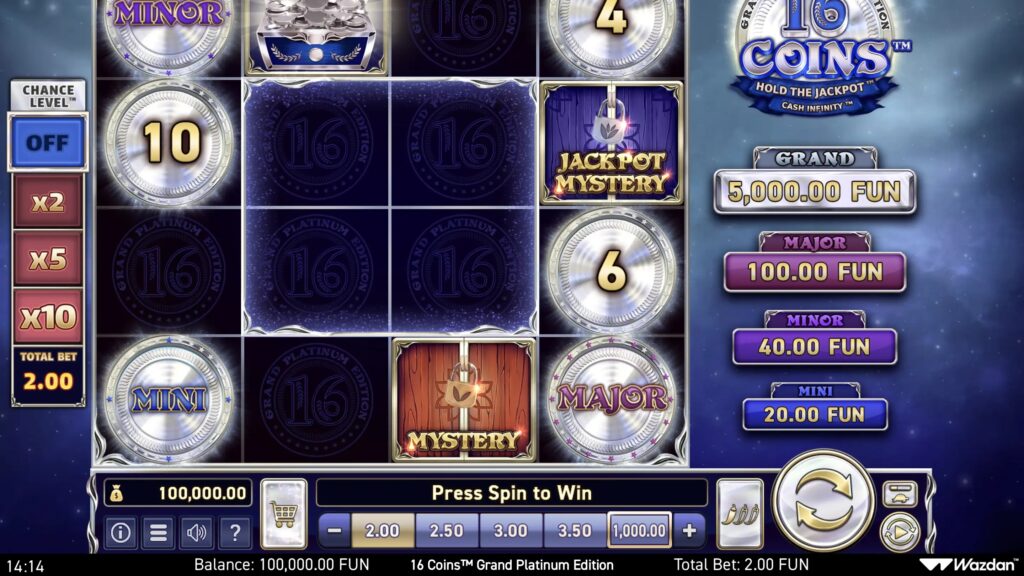The width and height of the screenshot is (1024, 576).
Task: Open the game info button
Action: [121, 533]
